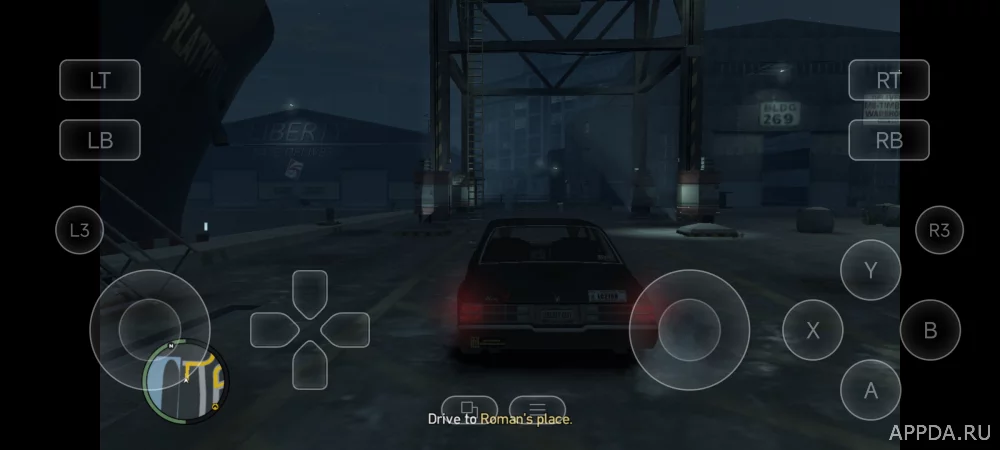
Task: Tap the D-pad down arrow
Action: click(x=310, y=366)
